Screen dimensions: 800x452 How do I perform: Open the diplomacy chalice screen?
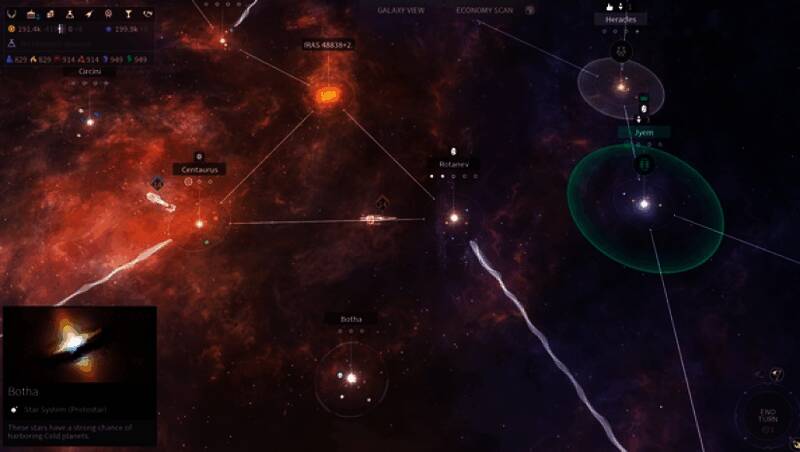(128, 14)
